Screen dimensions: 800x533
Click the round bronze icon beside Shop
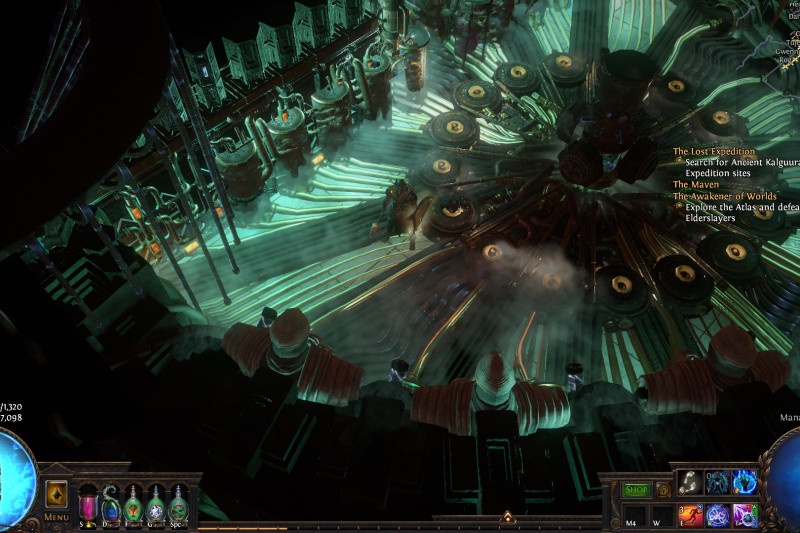[x=662, y=490]
